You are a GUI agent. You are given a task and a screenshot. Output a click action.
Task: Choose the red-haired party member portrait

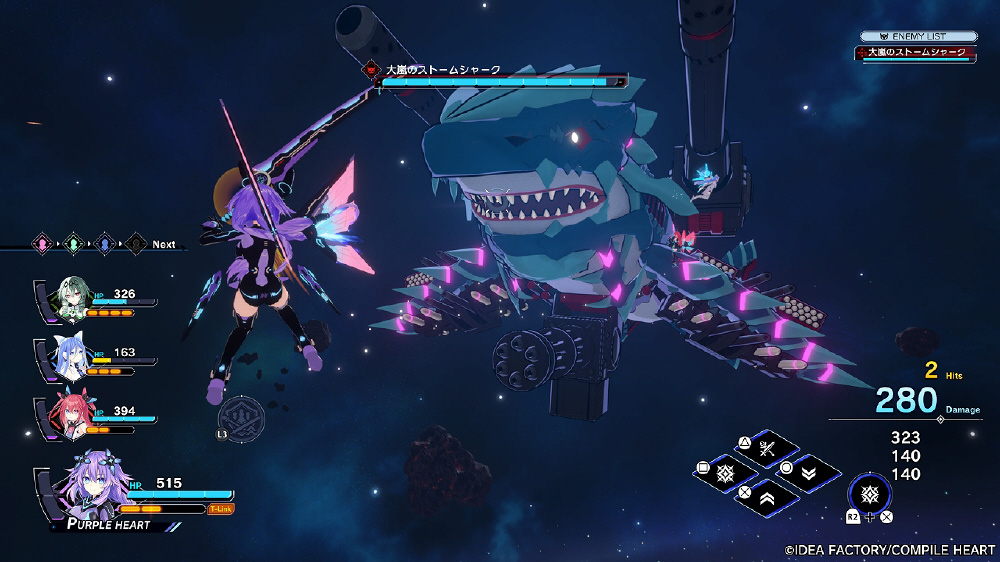pos(71,417)
